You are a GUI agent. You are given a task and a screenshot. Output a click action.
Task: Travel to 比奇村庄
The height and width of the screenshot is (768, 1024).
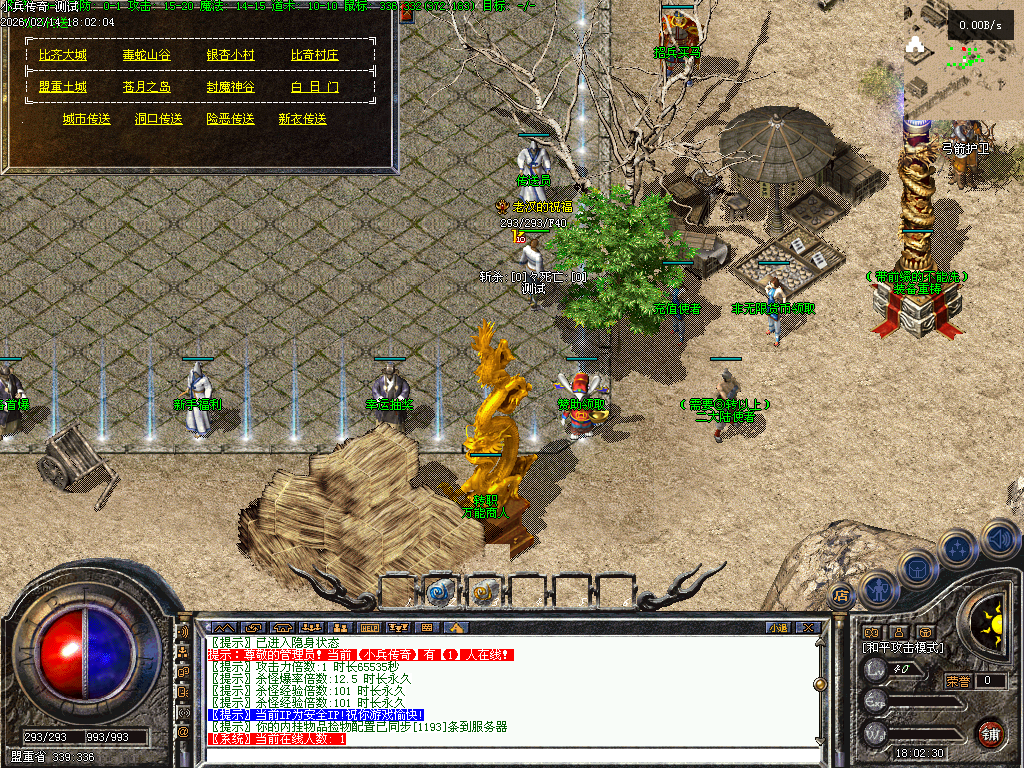315,55
